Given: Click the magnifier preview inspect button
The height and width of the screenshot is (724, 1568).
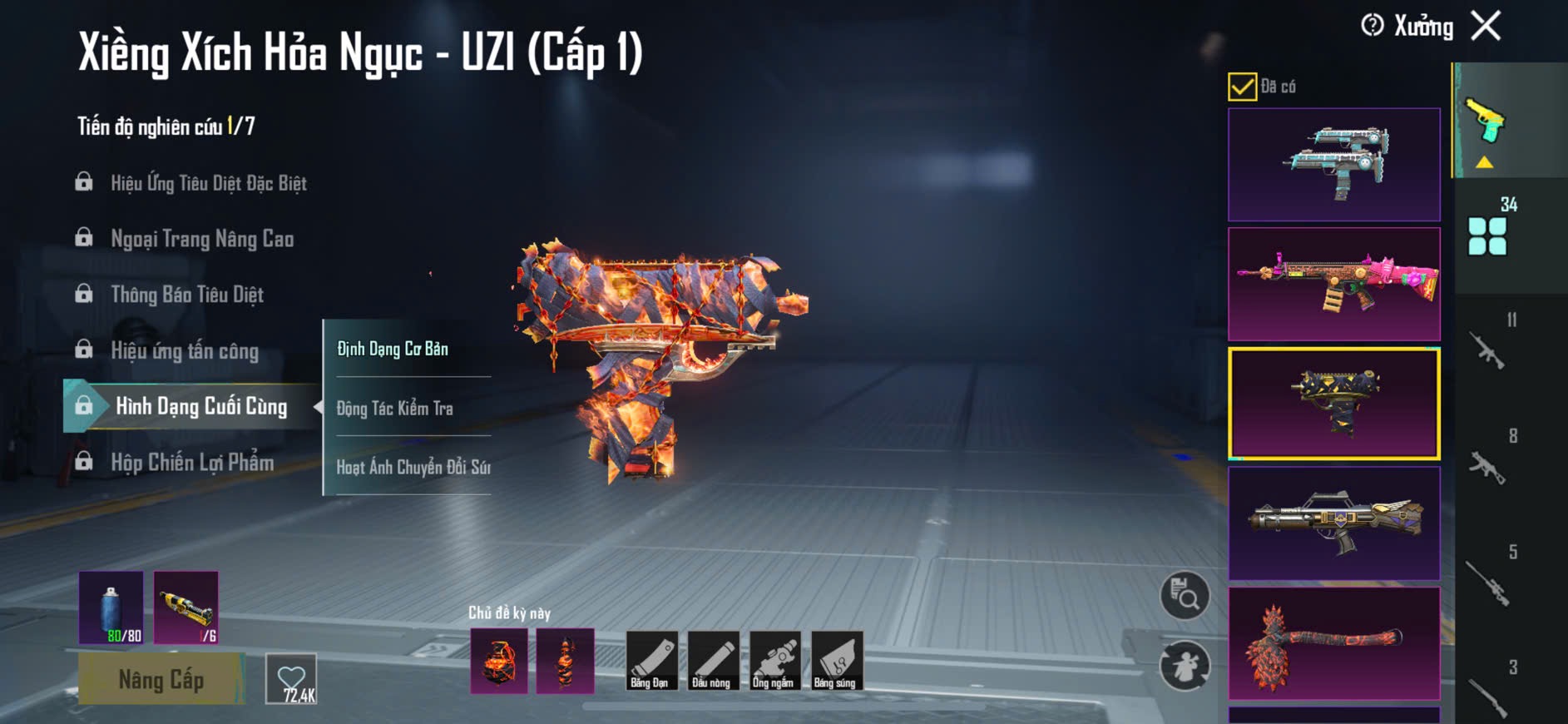Looking at the screenshot, I should (x=1185, y=595).
